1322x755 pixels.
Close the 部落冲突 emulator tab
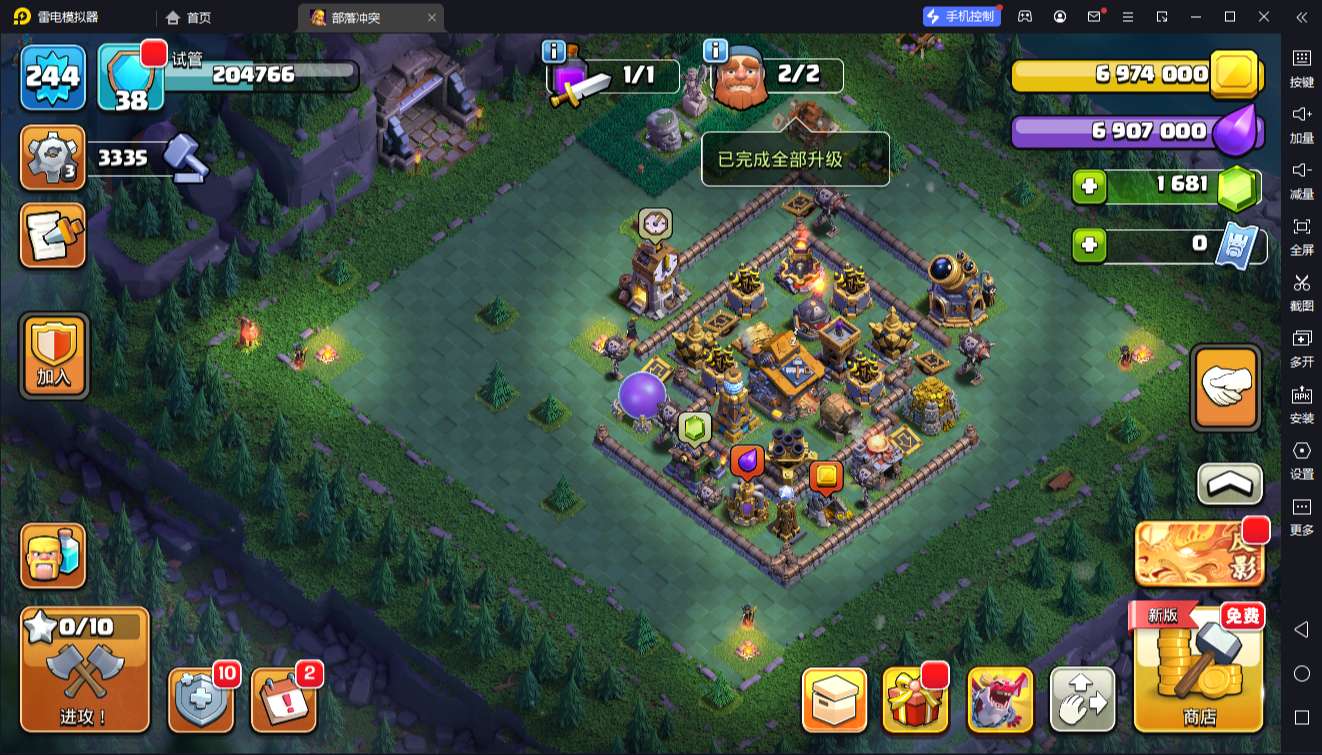(431, 17)
